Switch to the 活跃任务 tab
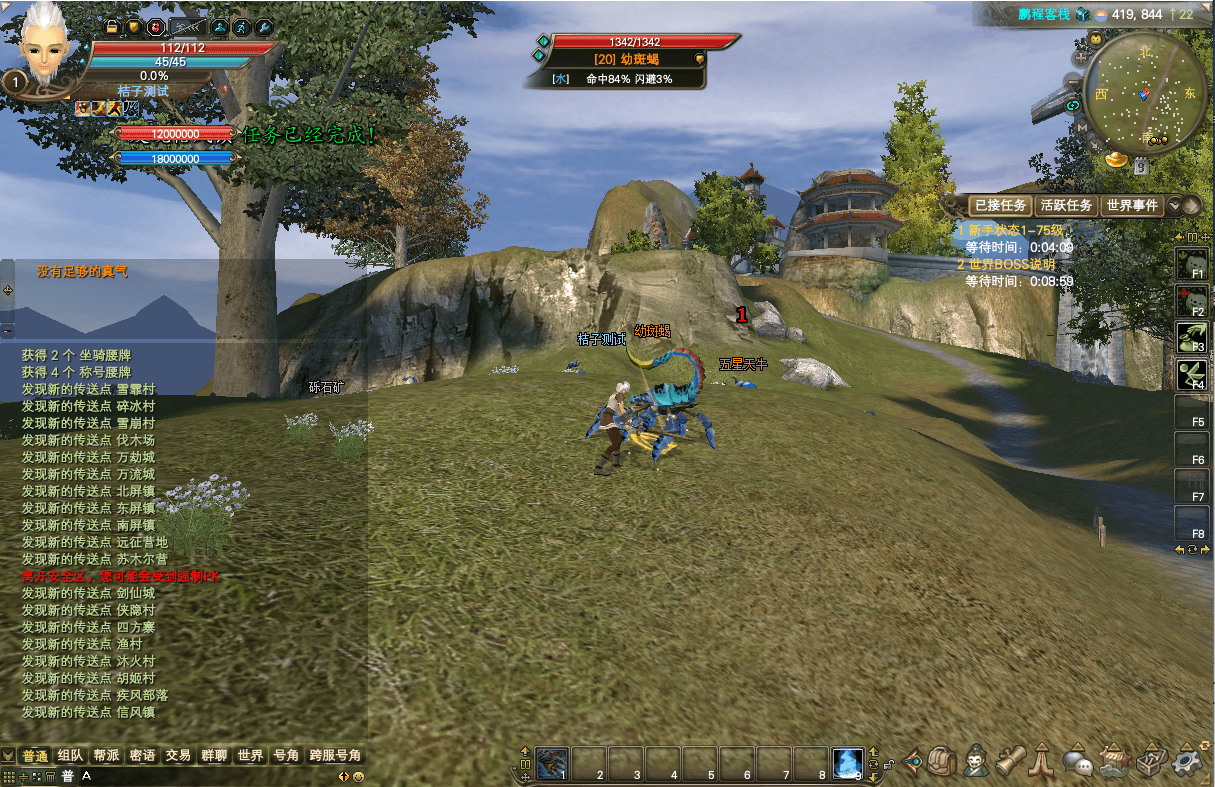The width and height of the screenshot is (1215, 787). click(1066, 205)
